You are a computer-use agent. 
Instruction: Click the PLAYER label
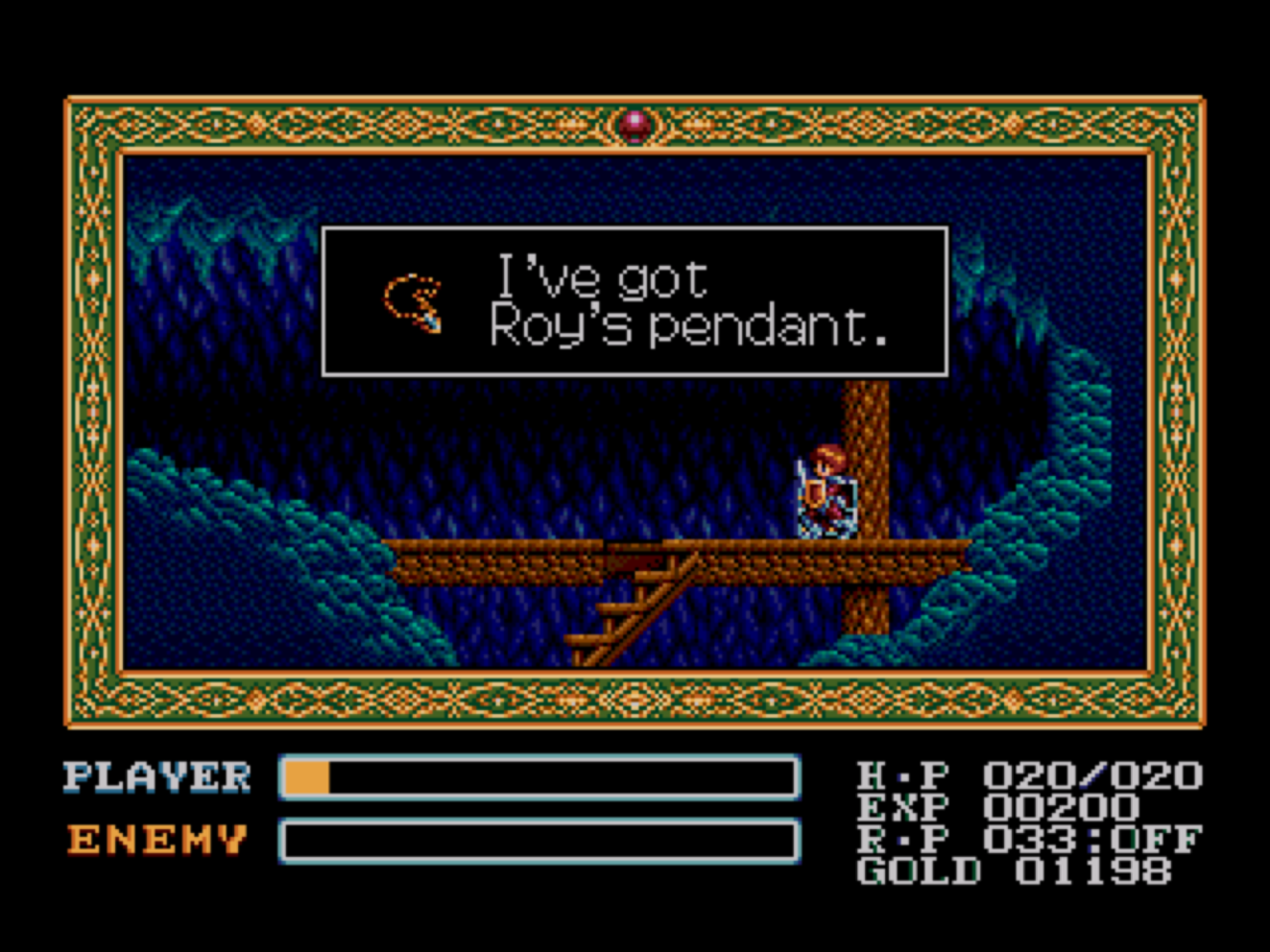(156, 776)
